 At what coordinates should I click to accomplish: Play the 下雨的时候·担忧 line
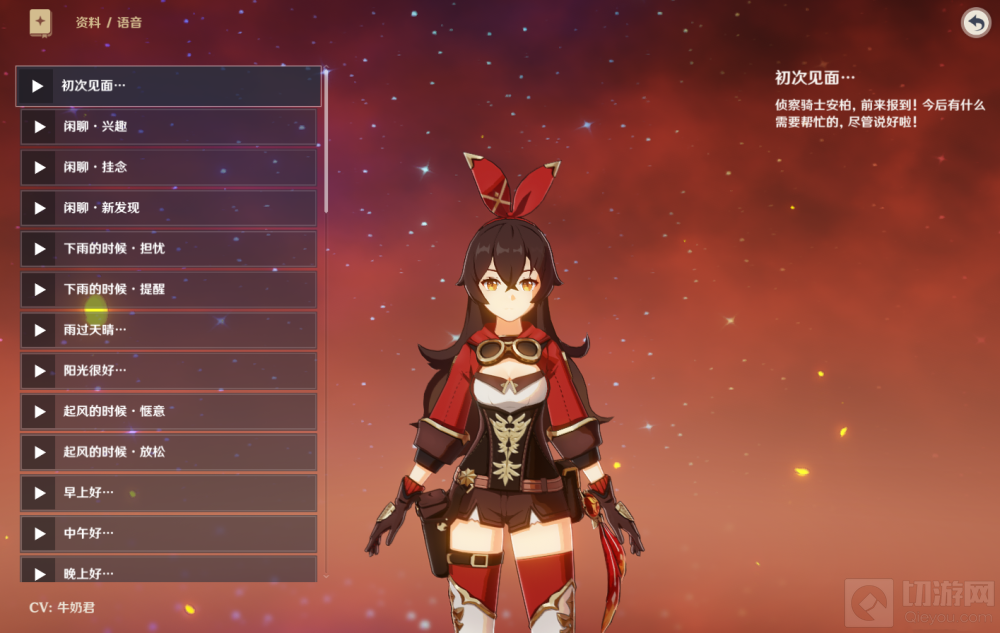pos(40,249)
